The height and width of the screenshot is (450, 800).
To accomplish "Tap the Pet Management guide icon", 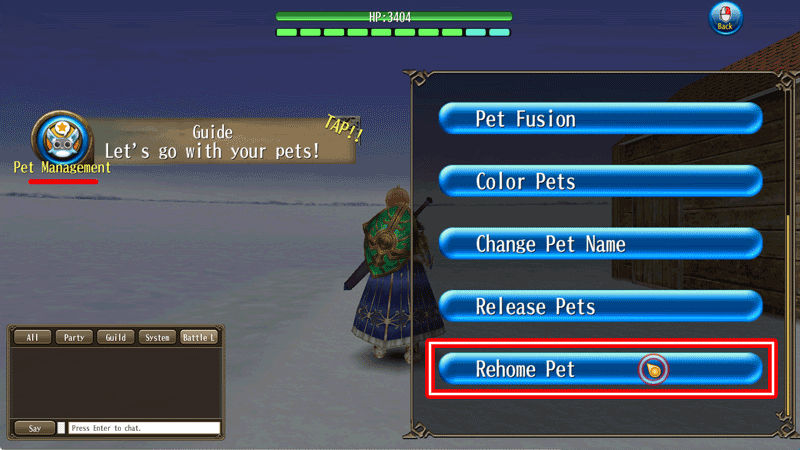I will tap(62, 138).
